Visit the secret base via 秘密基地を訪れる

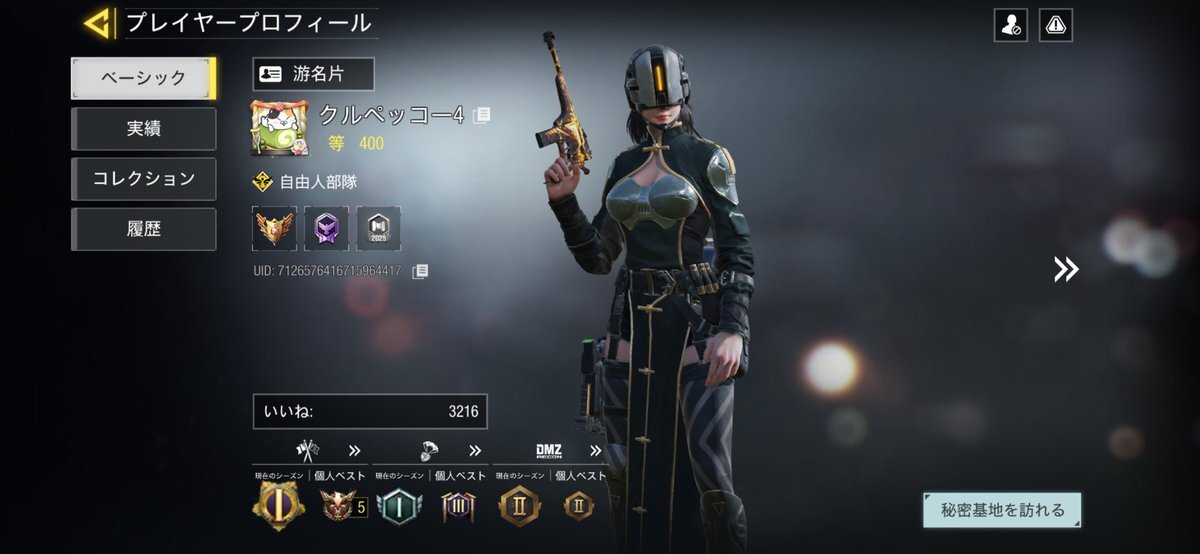pos(1002,510)
